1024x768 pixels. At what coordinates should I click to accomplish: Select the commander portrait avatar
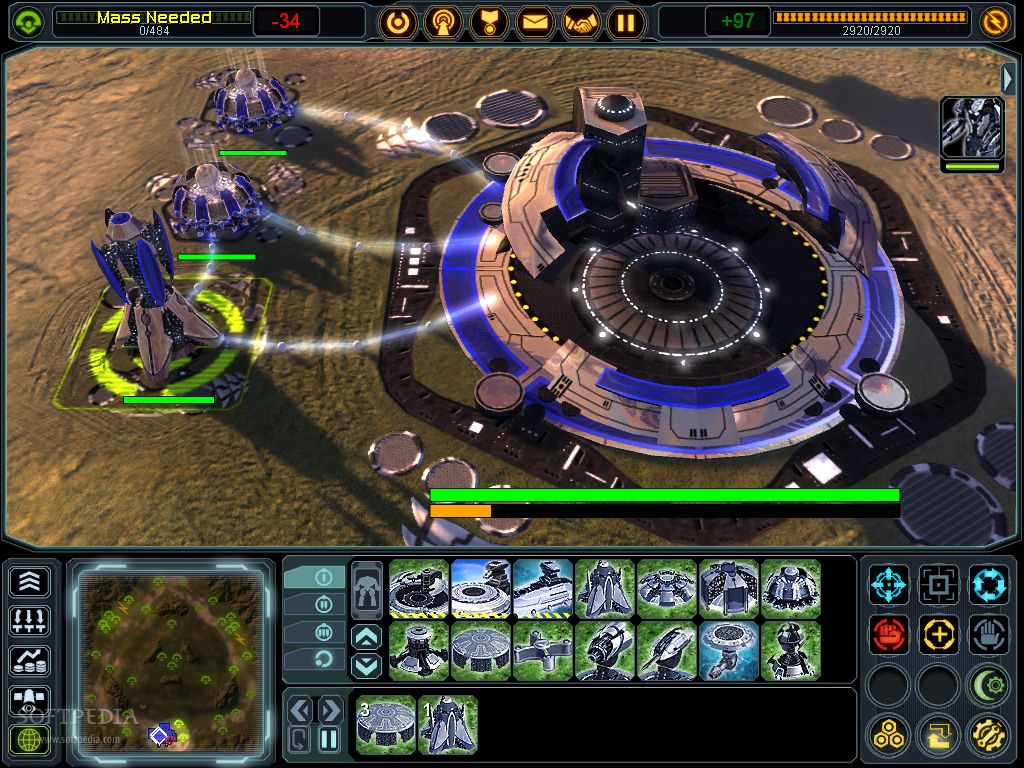click(x=971, y=128)
